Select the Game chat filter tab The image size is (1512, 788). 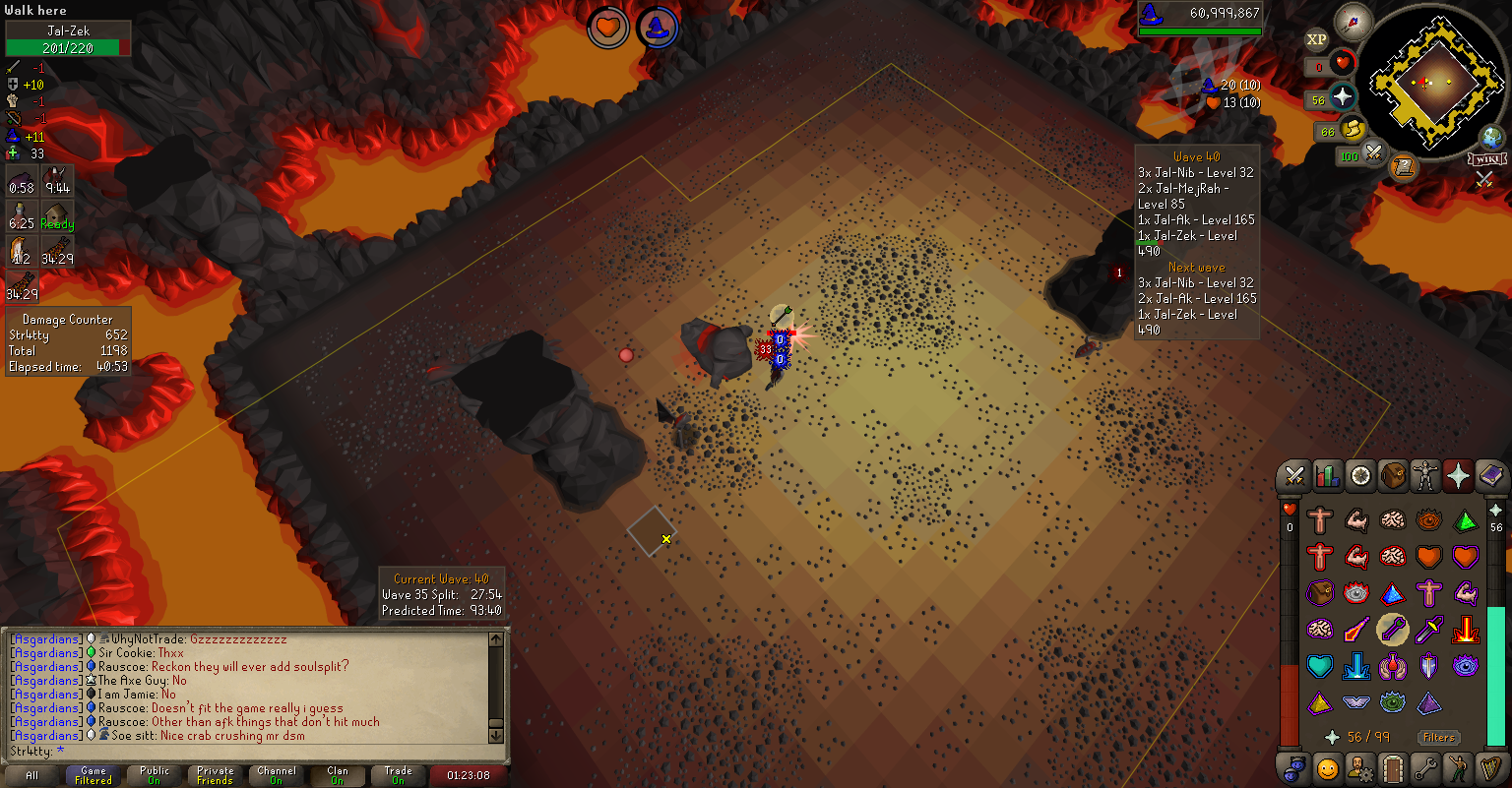pyautogui.click(x=94, y=775)
